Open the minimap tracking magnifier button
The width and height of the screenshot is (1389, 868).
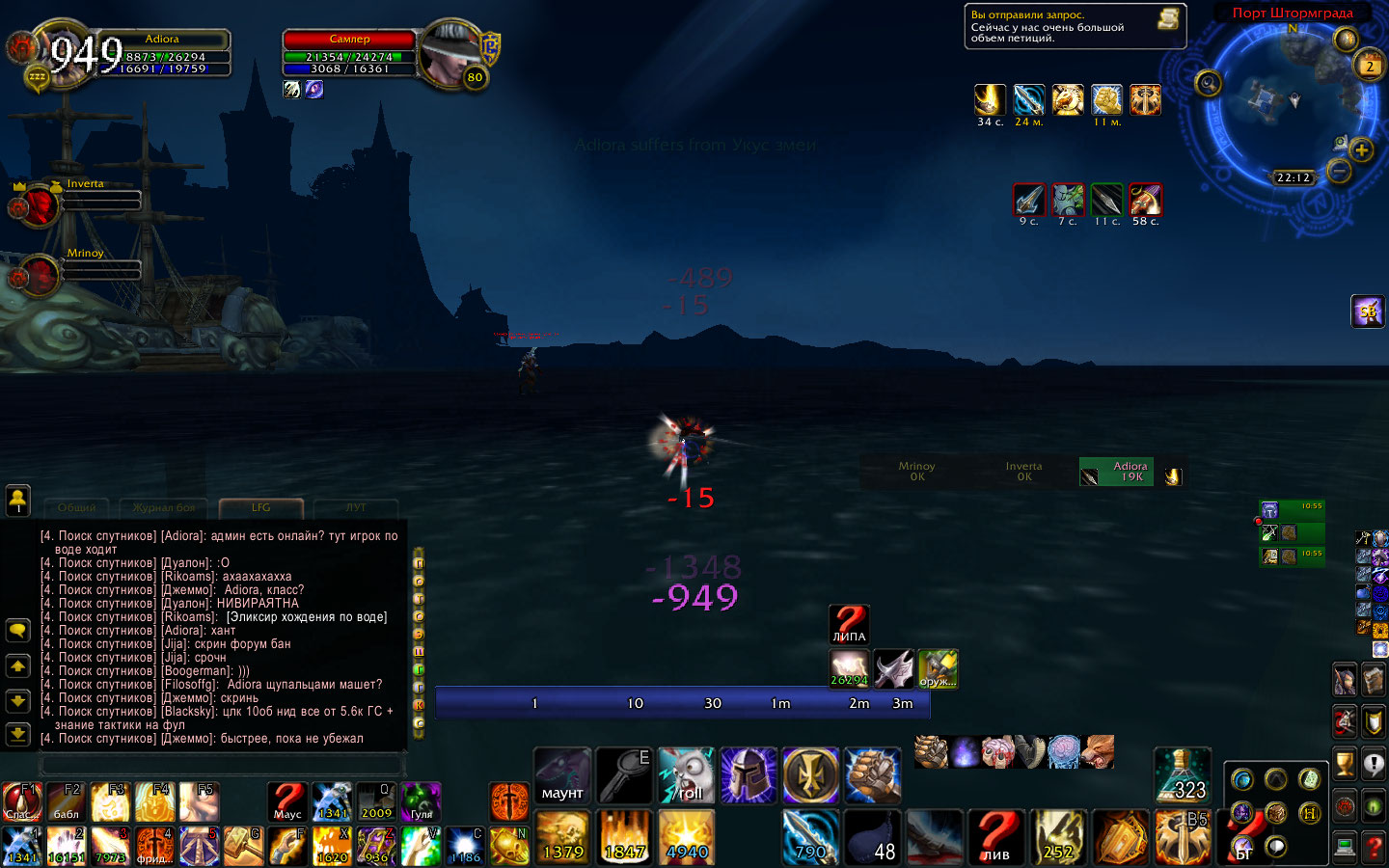tap(1209, 84)
